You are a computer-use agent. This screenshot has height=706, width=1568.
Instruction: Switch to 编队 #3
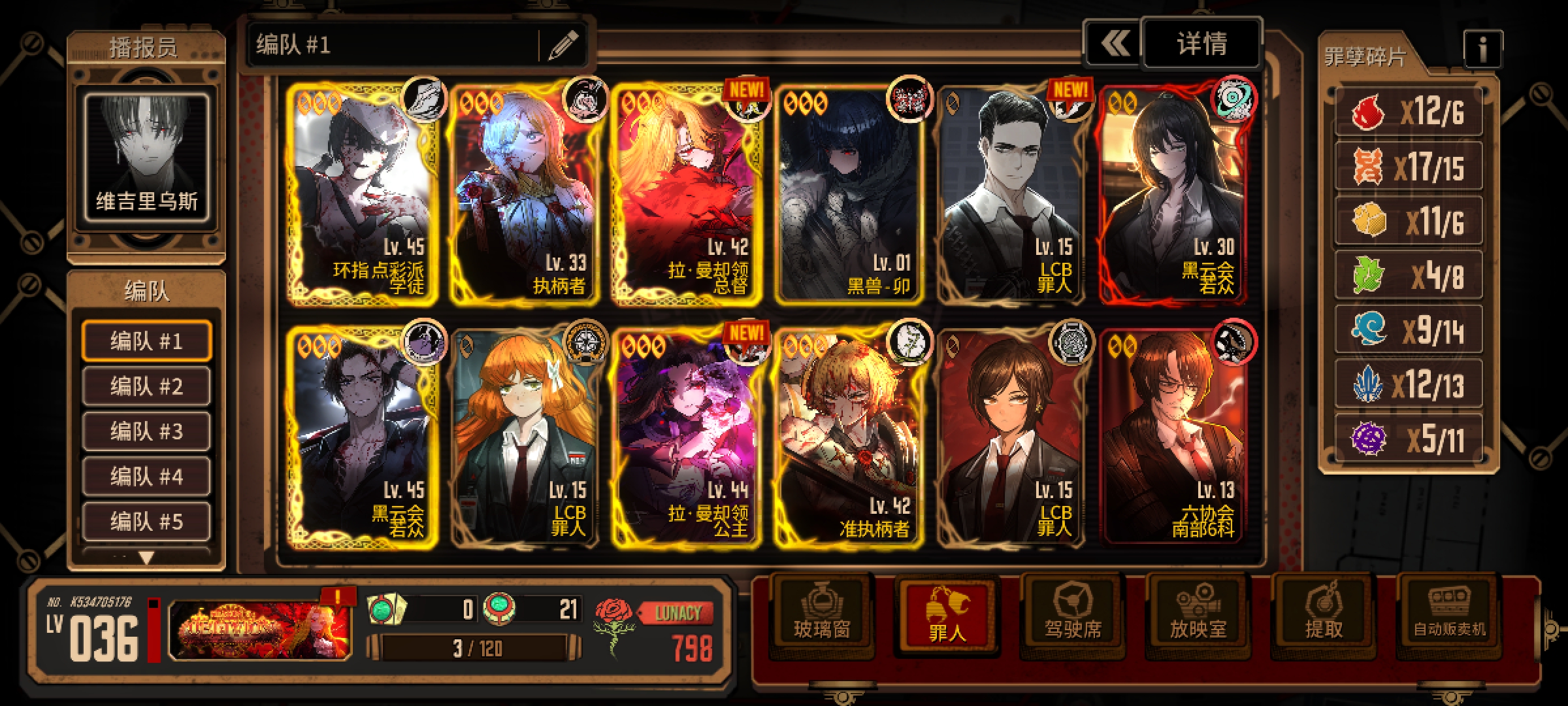(x=146, y=431)
